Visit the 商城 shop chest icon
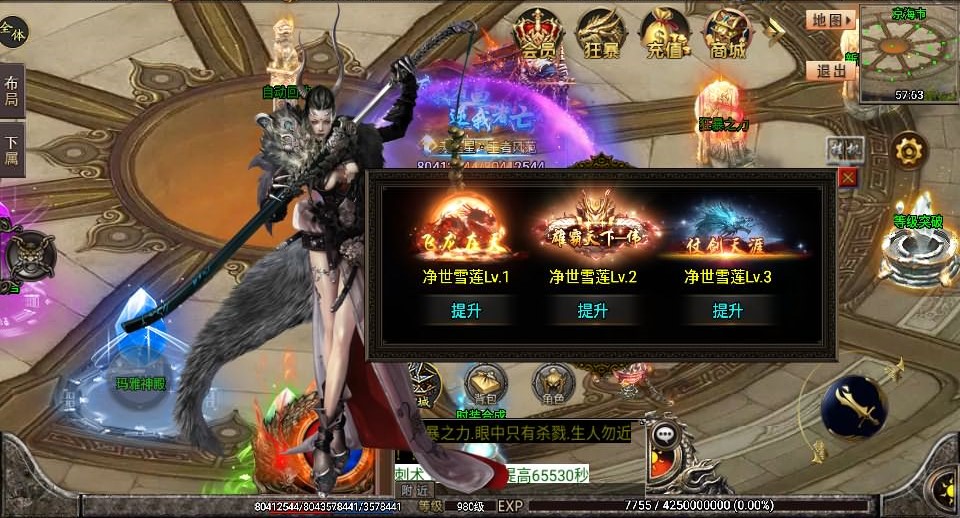960x518 pixels. [x=727, y=37]
